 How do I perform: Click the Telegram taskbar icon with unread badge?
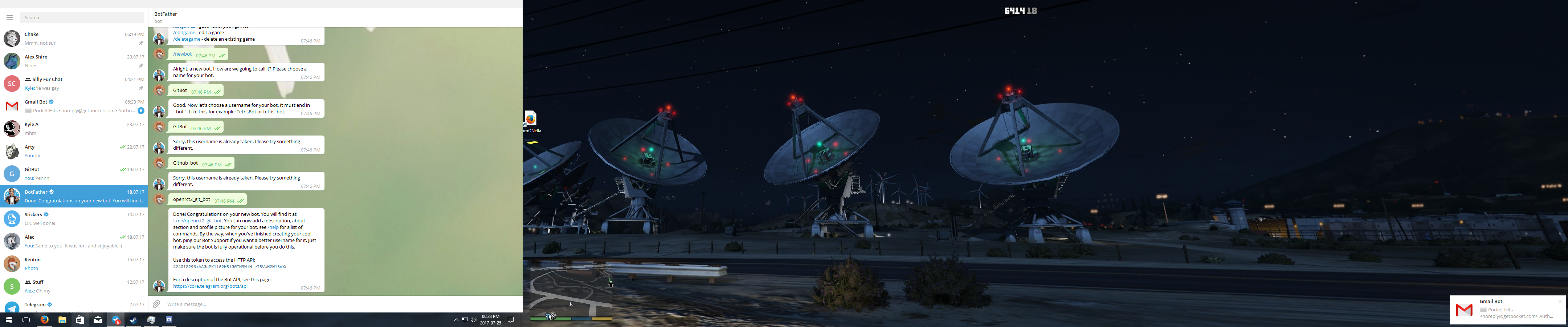coord(116,319)
